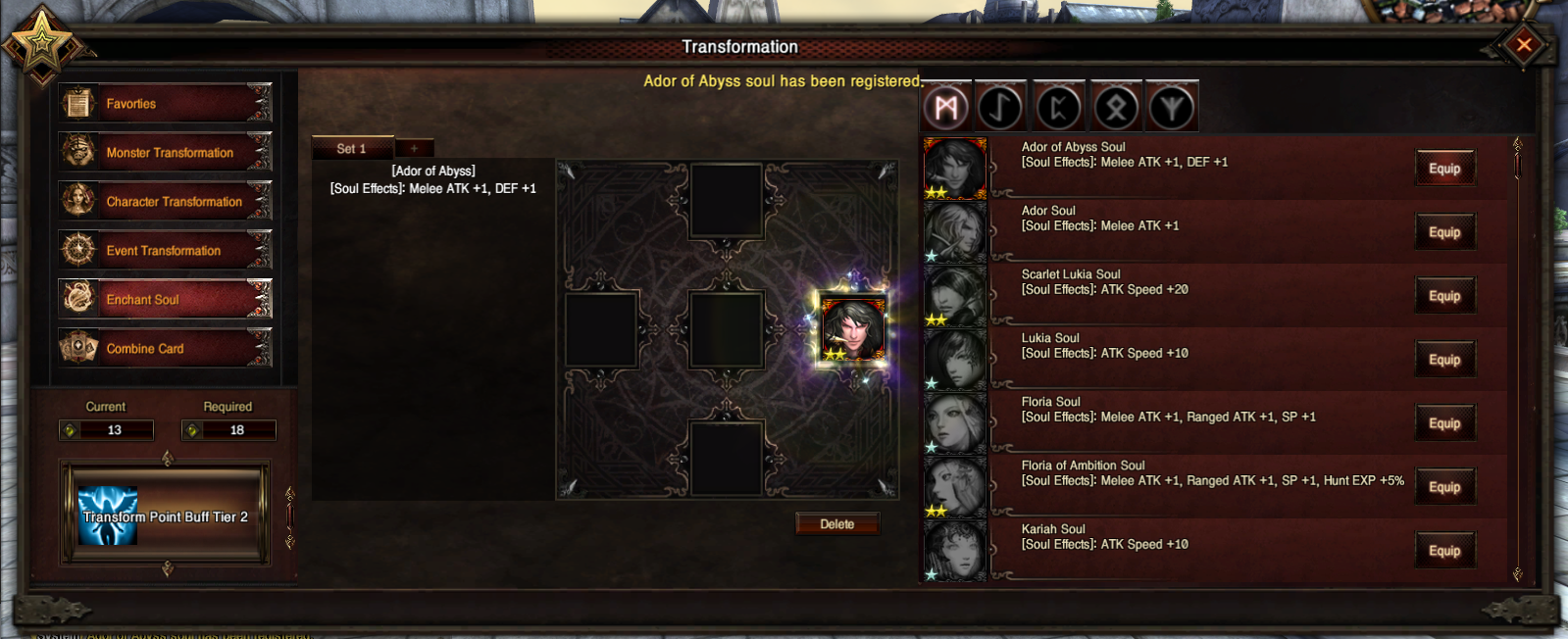Equip the Scarlet Lukia Soul

[x=1443, y=296]
